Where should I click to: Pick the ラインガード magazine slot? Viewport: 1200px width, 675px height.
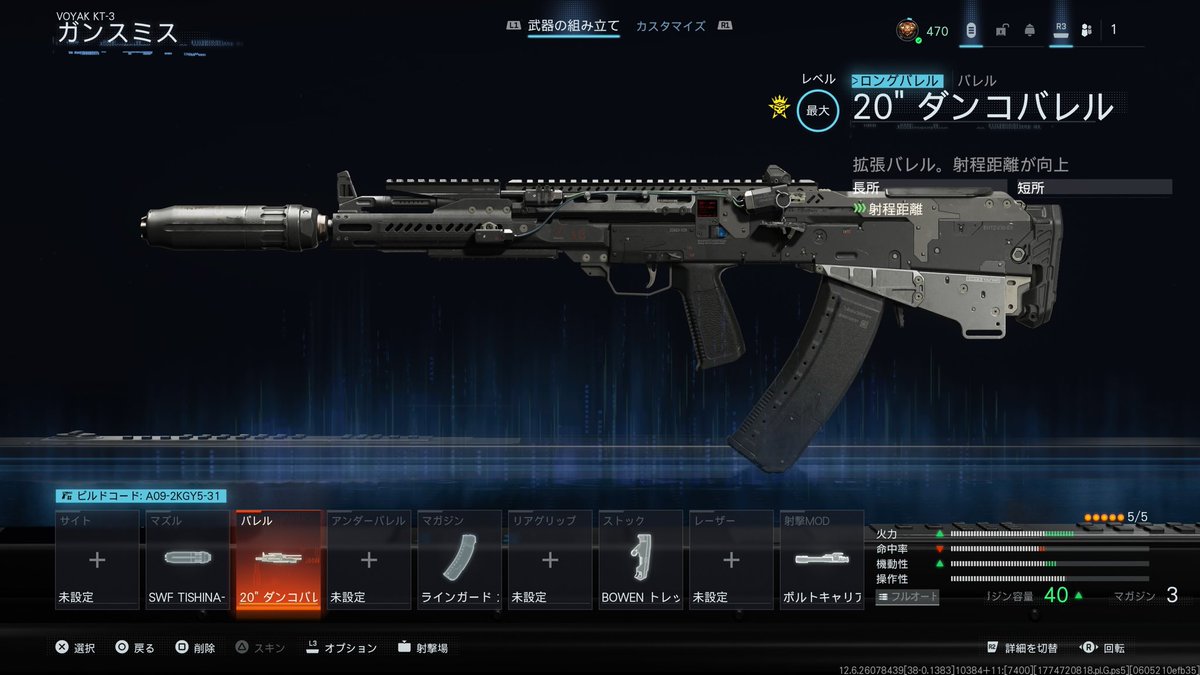tap(459, 560)
